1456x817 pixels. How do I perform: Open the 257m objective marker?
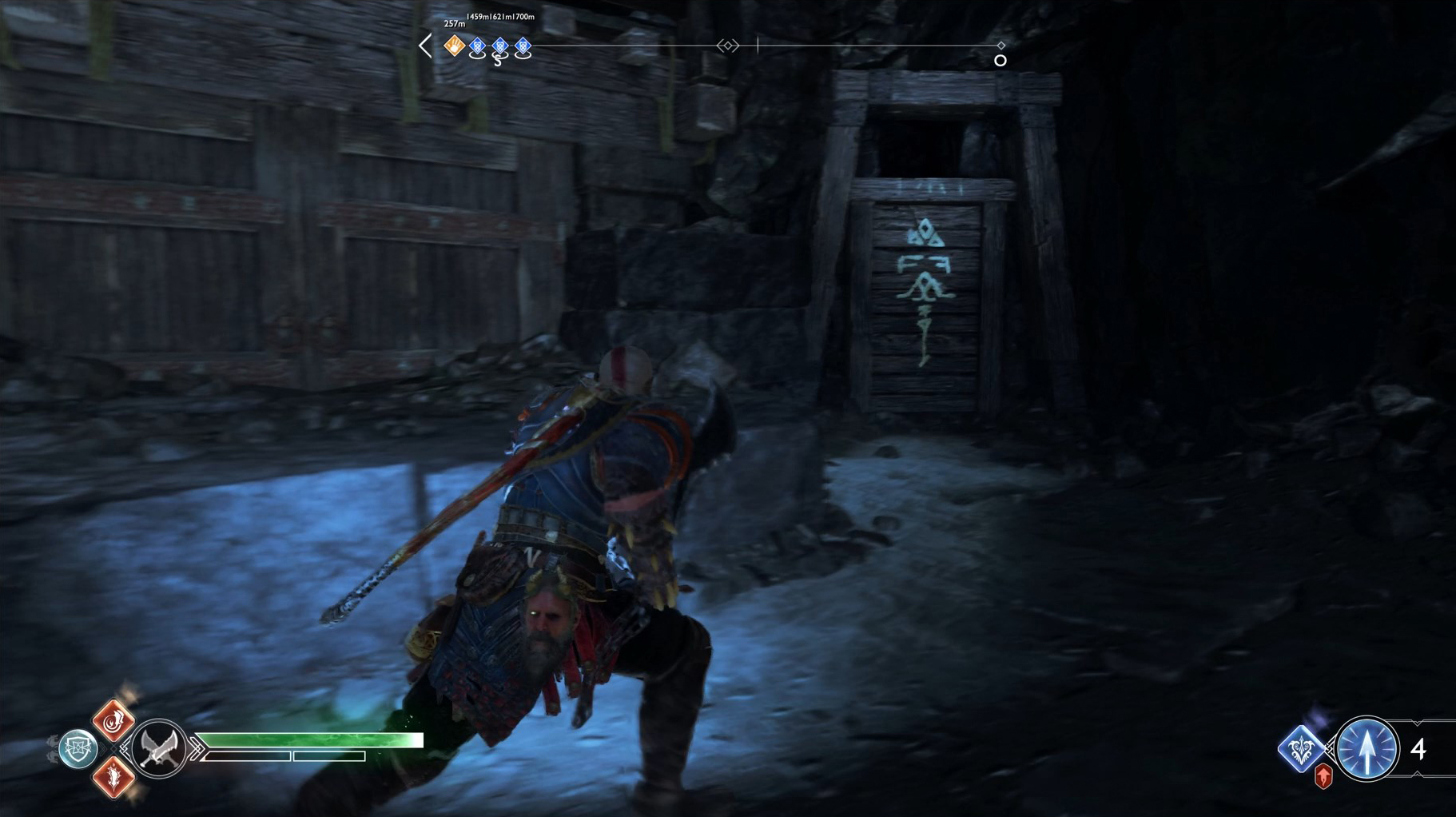coord(455,24)
